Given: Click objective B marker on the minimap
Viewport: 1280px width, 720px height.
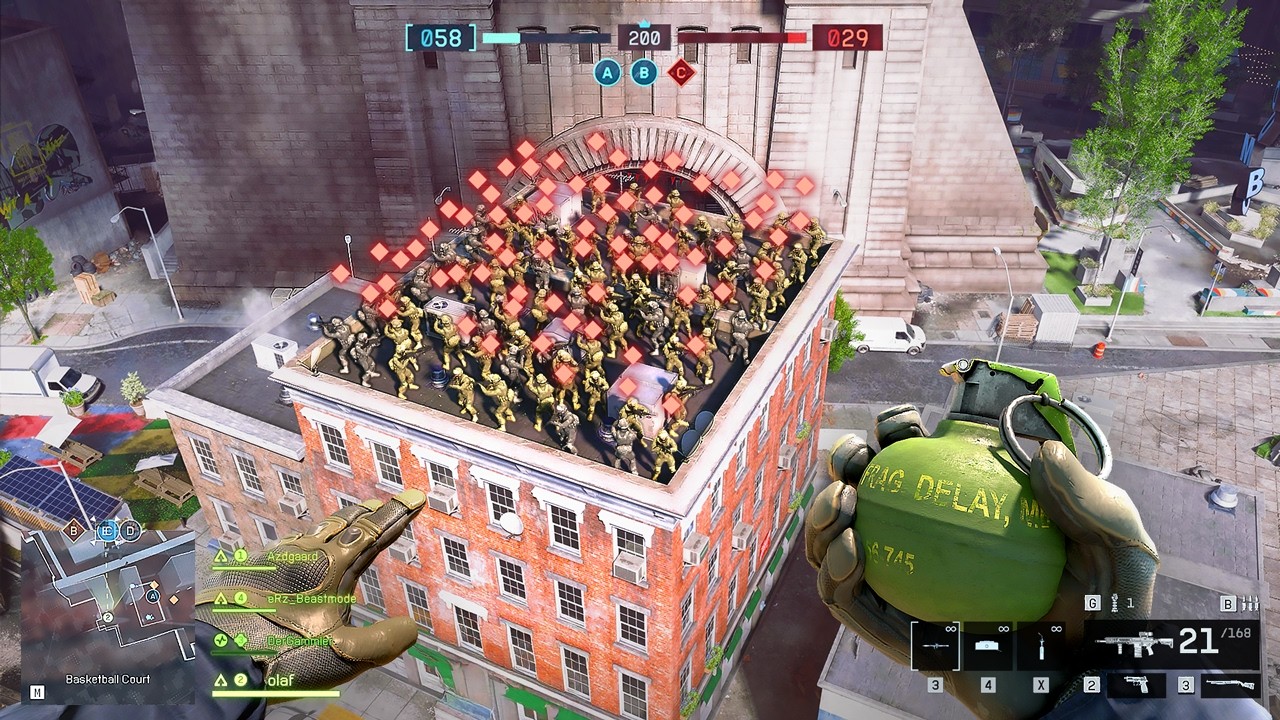Looking at the screenshot, I should (x=74, y=529).
